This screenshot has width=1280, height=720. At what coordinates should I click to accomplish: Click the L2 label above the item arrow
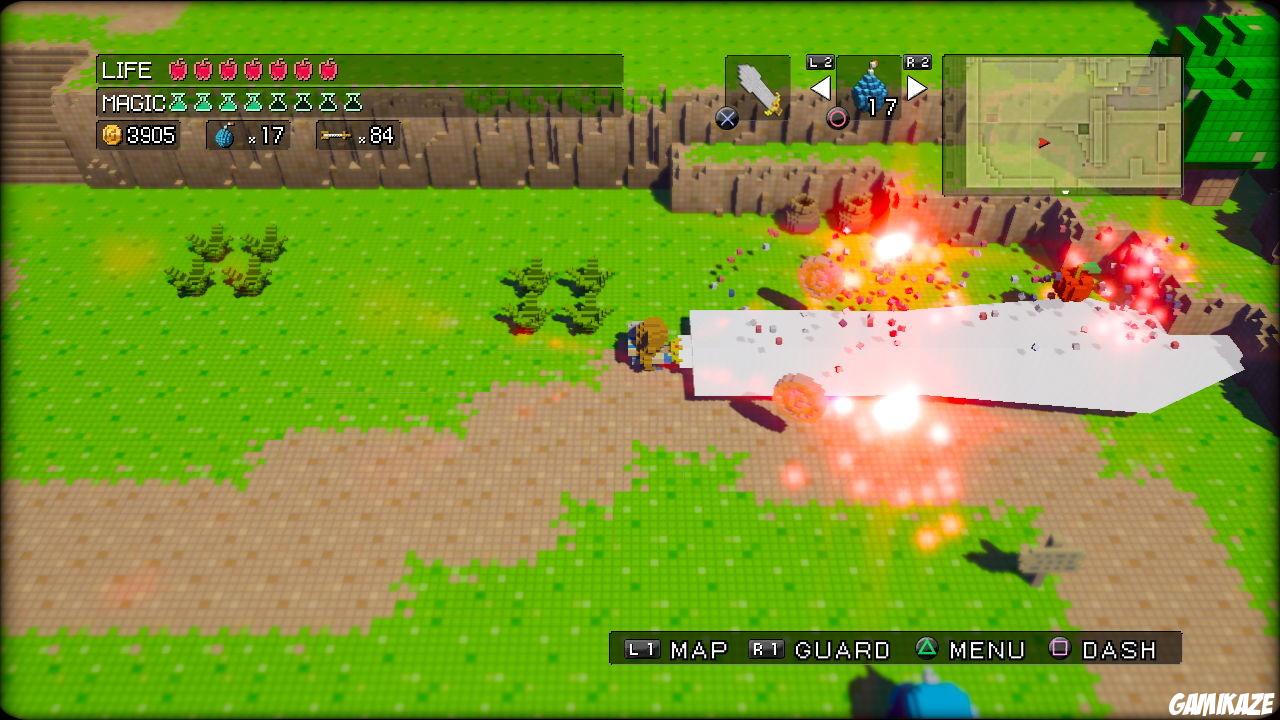(x=818, y=63)
